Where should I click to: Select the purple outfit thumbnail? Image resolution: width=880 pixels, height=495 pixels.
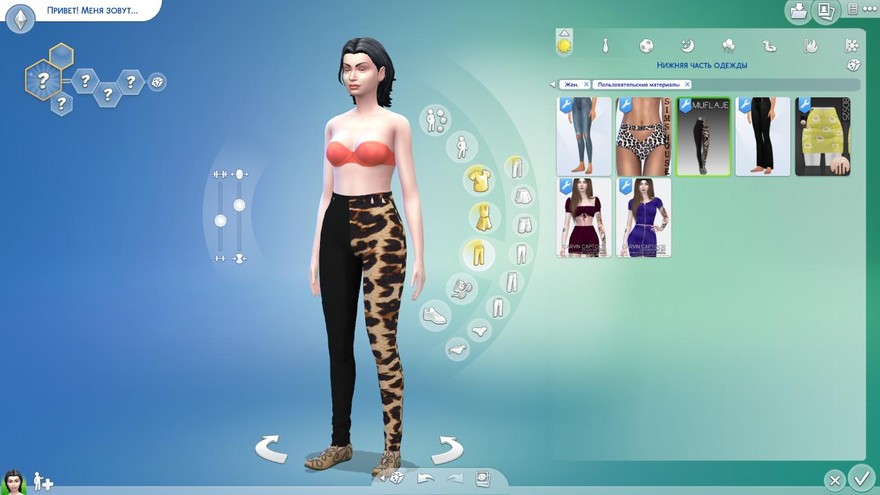[643, 218]
